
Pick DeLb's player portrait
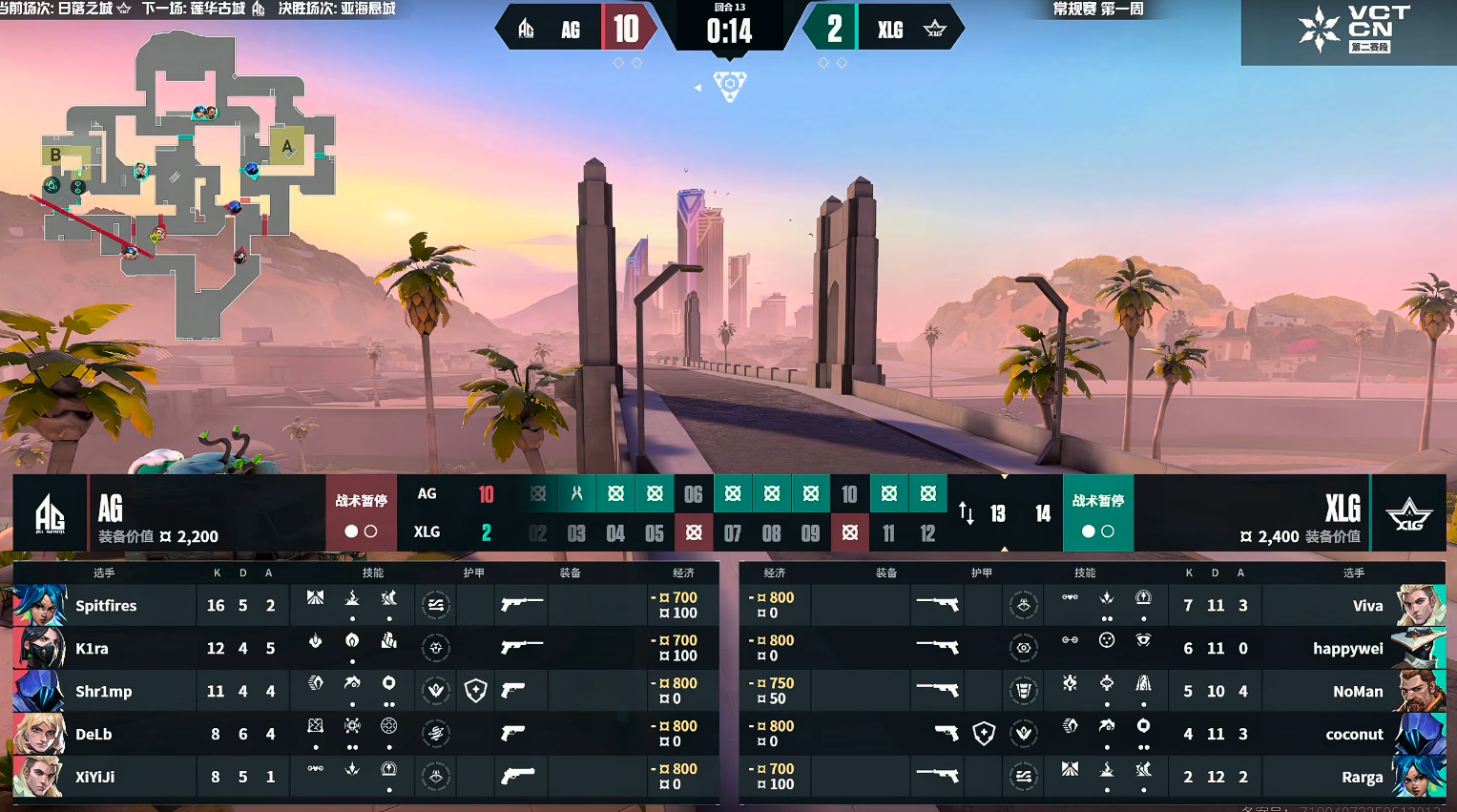coord(39,734)
